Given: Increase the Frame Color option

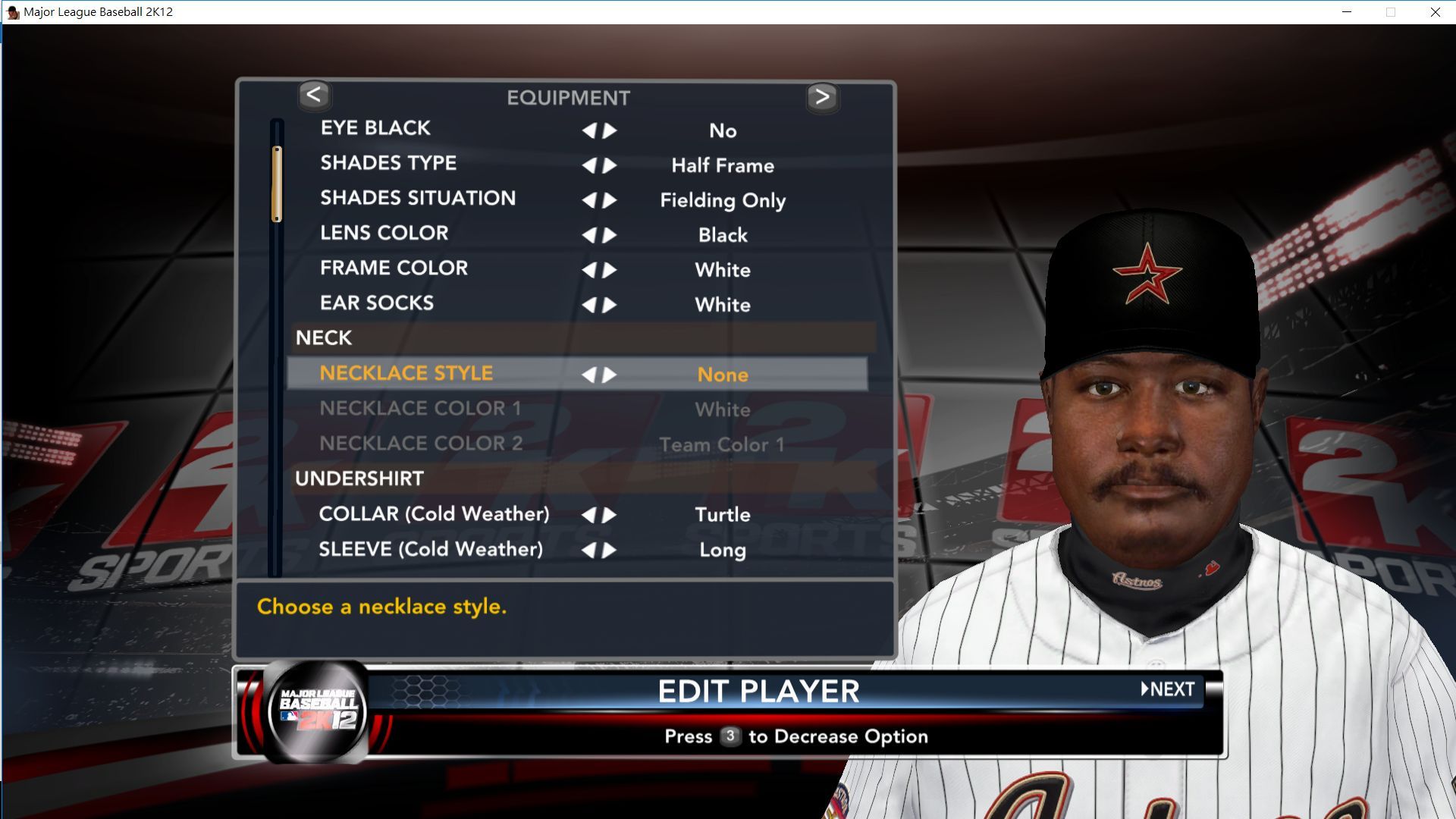Looking at the screenshot, I should coord(610,270).
